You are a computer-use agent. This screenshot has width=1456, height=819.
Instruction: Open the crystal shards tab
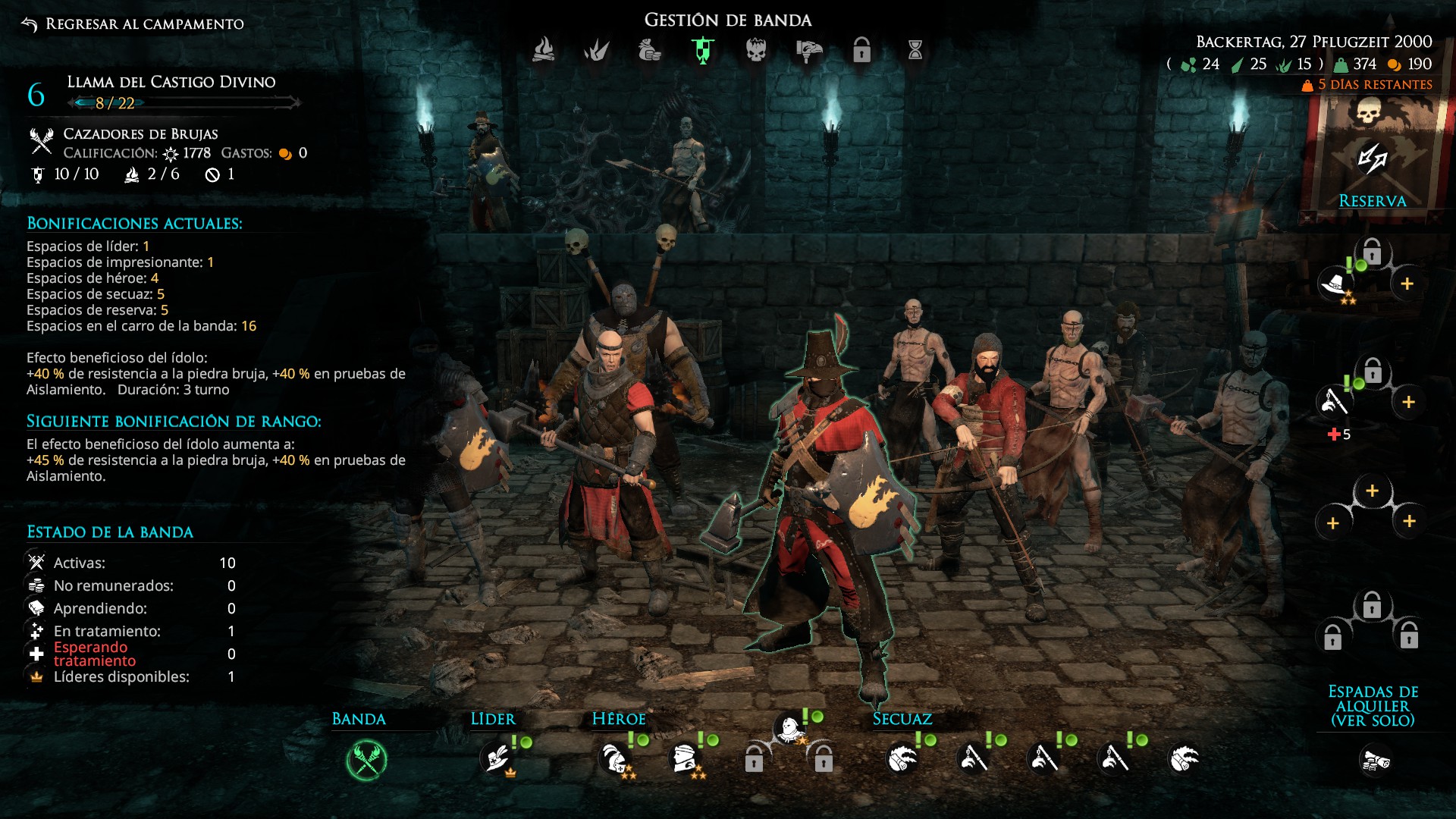coord(597,50)
